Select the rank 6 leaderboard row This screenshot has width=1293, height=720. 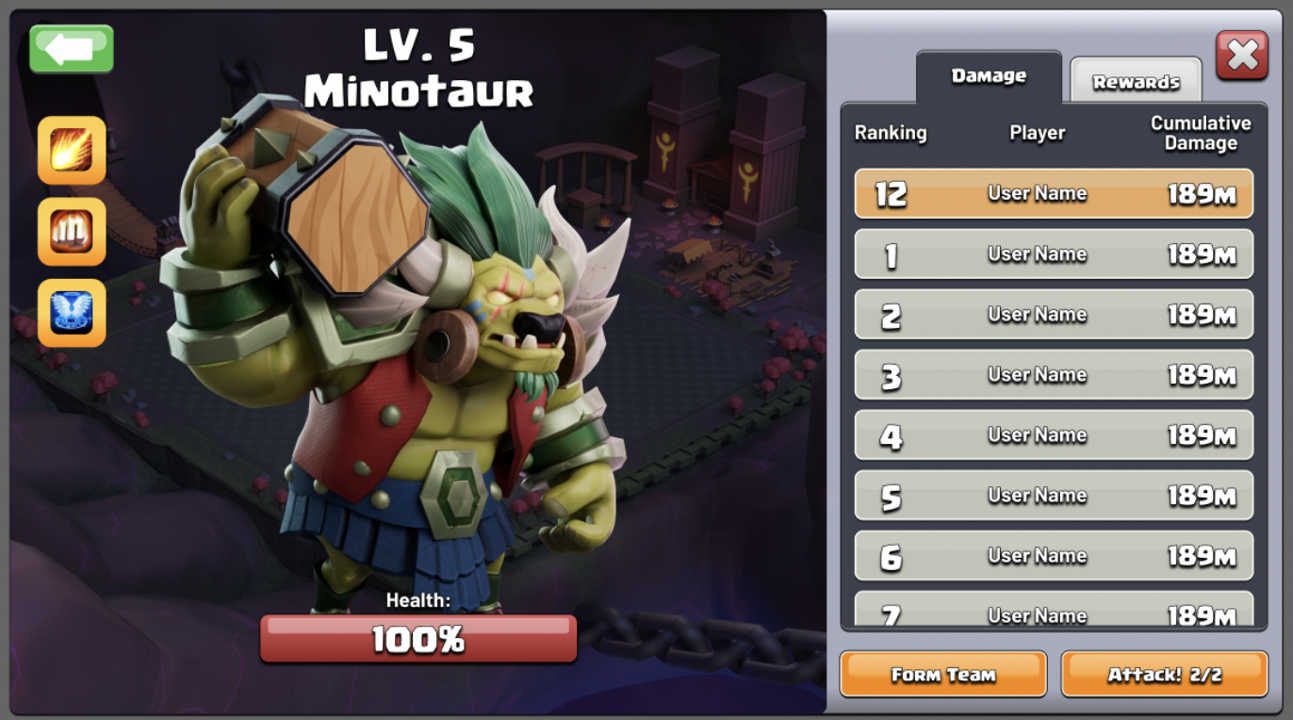click(1053, 556)
